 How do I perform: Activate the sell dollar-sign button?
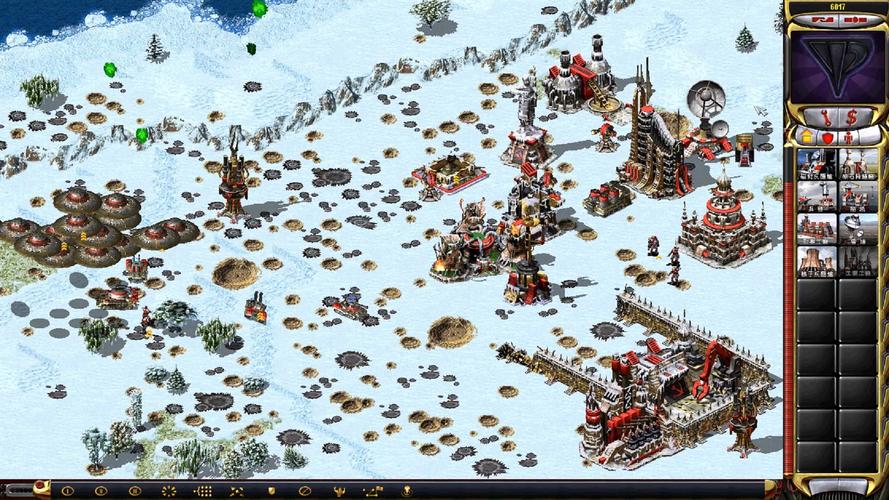click(x=851, y=115)
